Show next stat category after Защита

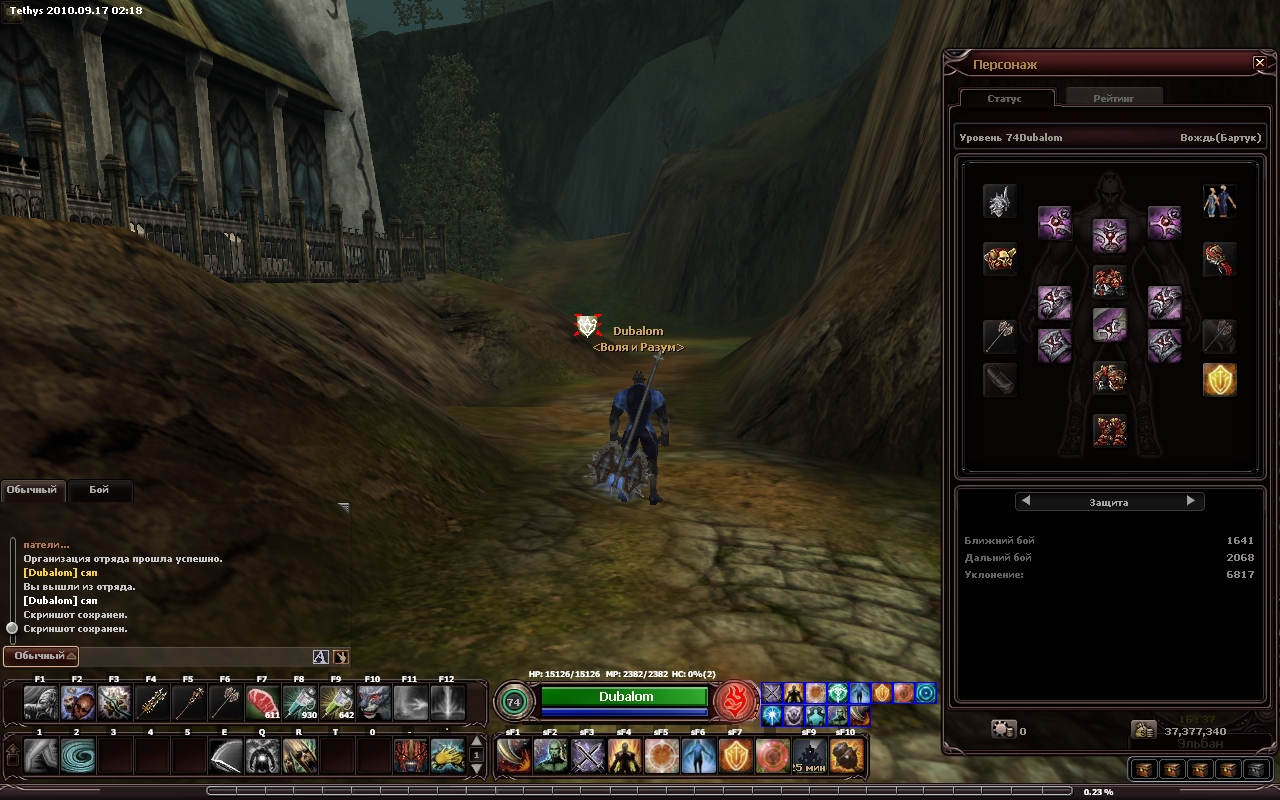point(1190,501)
